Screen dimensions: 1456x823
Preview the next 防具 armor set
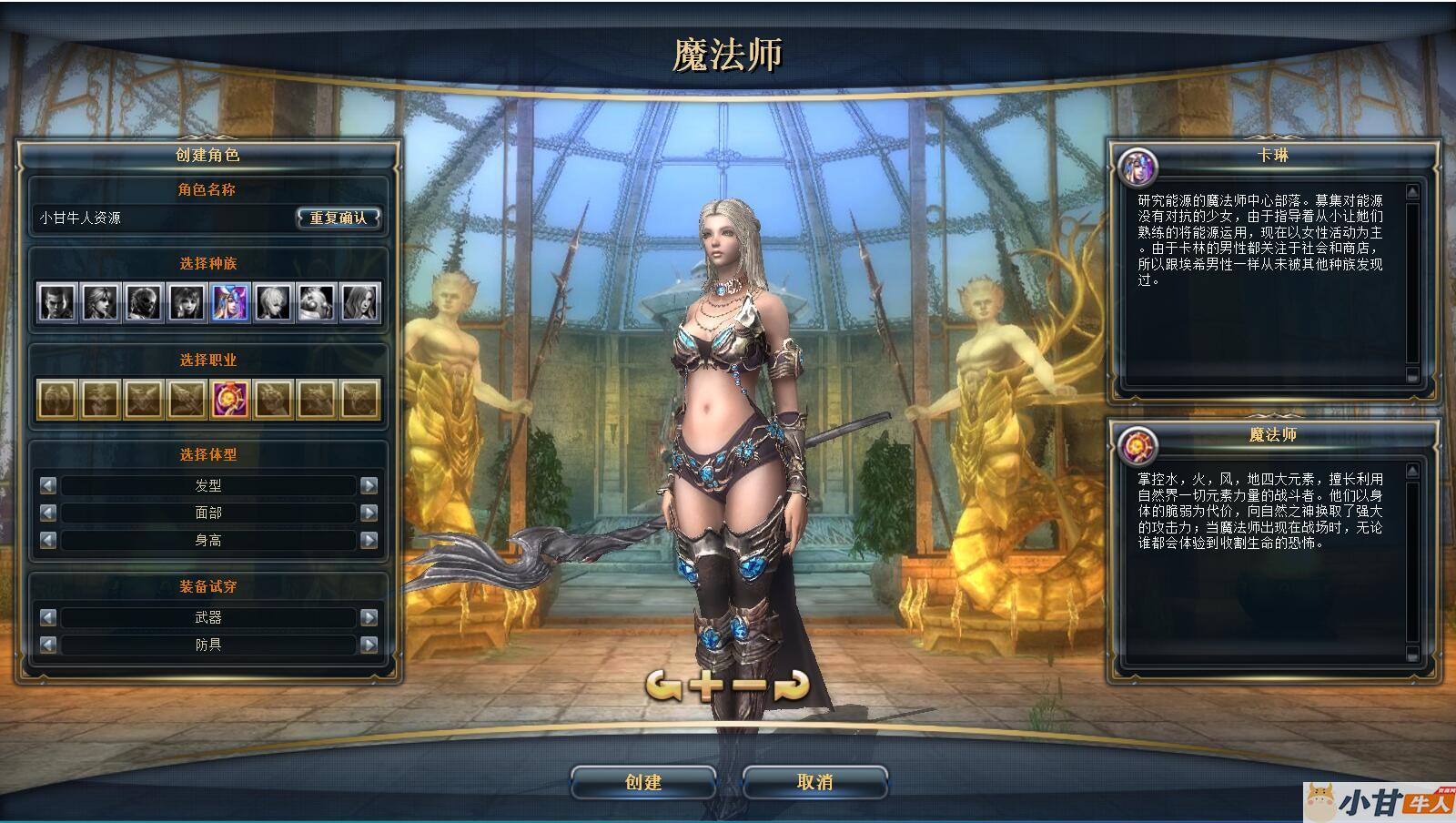[x=369, y=645]
